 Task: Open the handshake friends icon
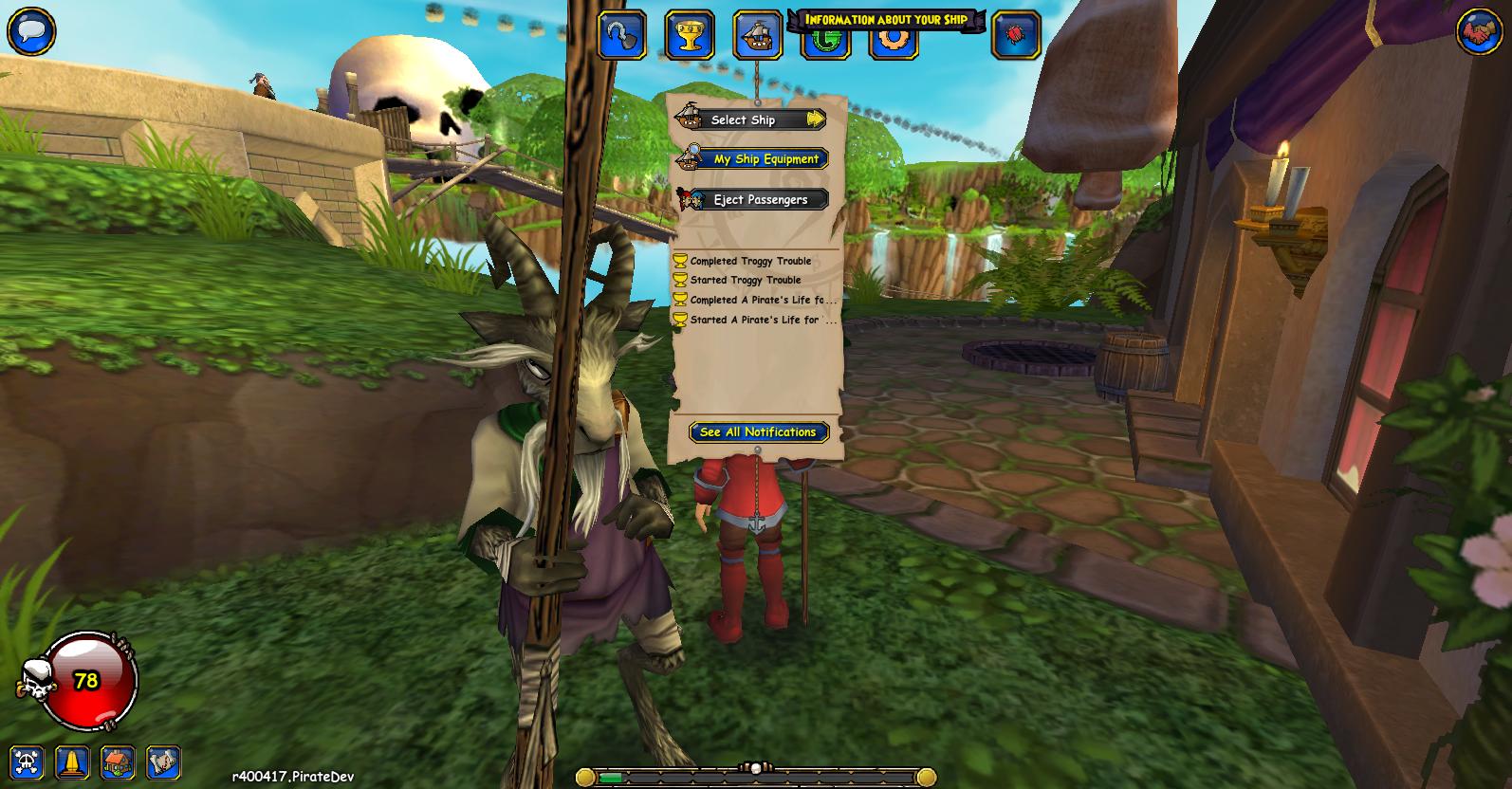click(1480, 31)
